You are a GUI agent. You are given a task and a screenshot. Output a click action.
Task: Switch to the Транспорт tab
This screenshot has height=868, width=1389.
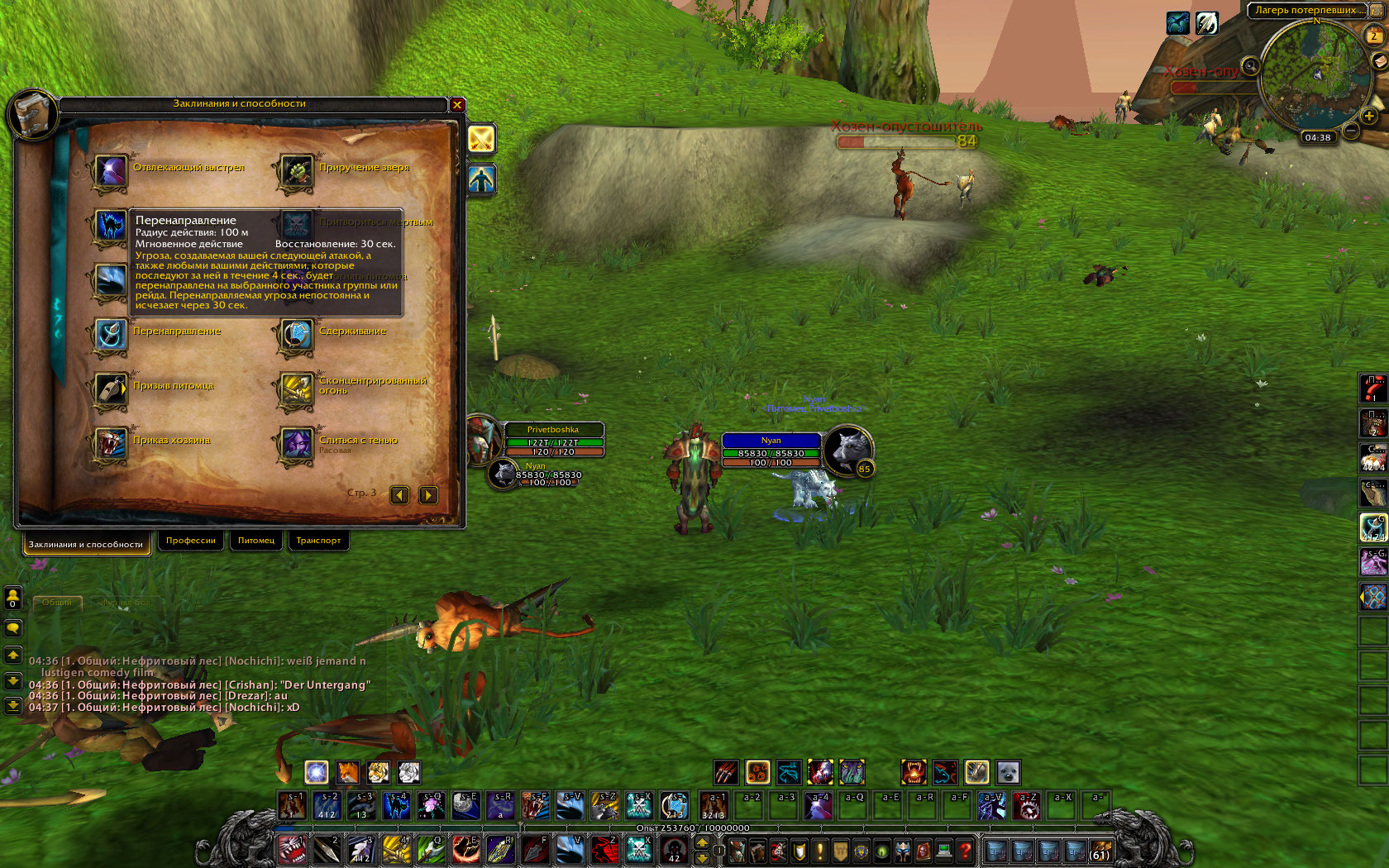pyautogui.click(x=318, y=541)
